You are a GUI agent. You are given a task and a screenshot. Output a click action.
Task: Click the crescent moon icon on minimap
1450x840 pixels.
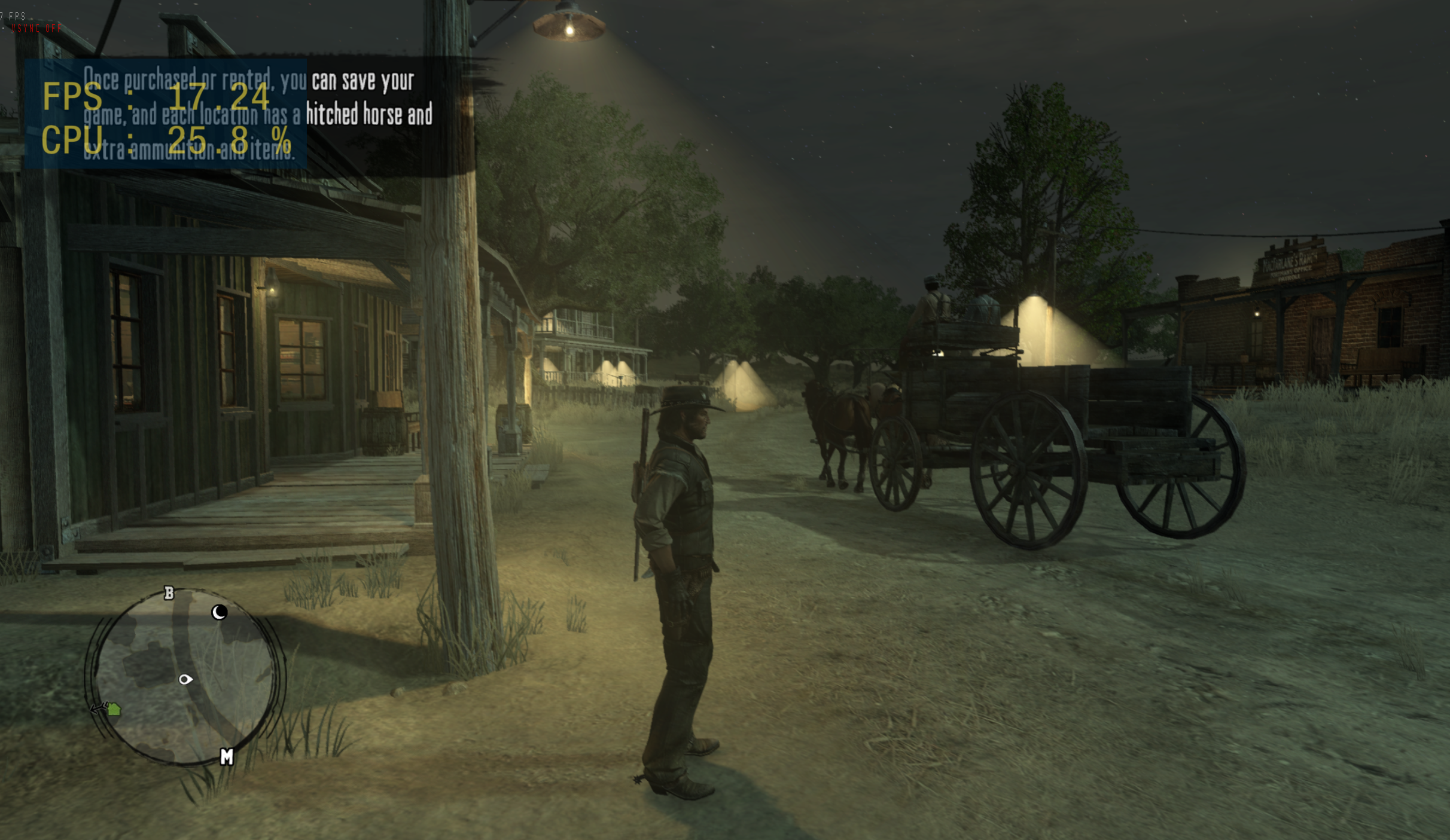click(x=220, y=612)
